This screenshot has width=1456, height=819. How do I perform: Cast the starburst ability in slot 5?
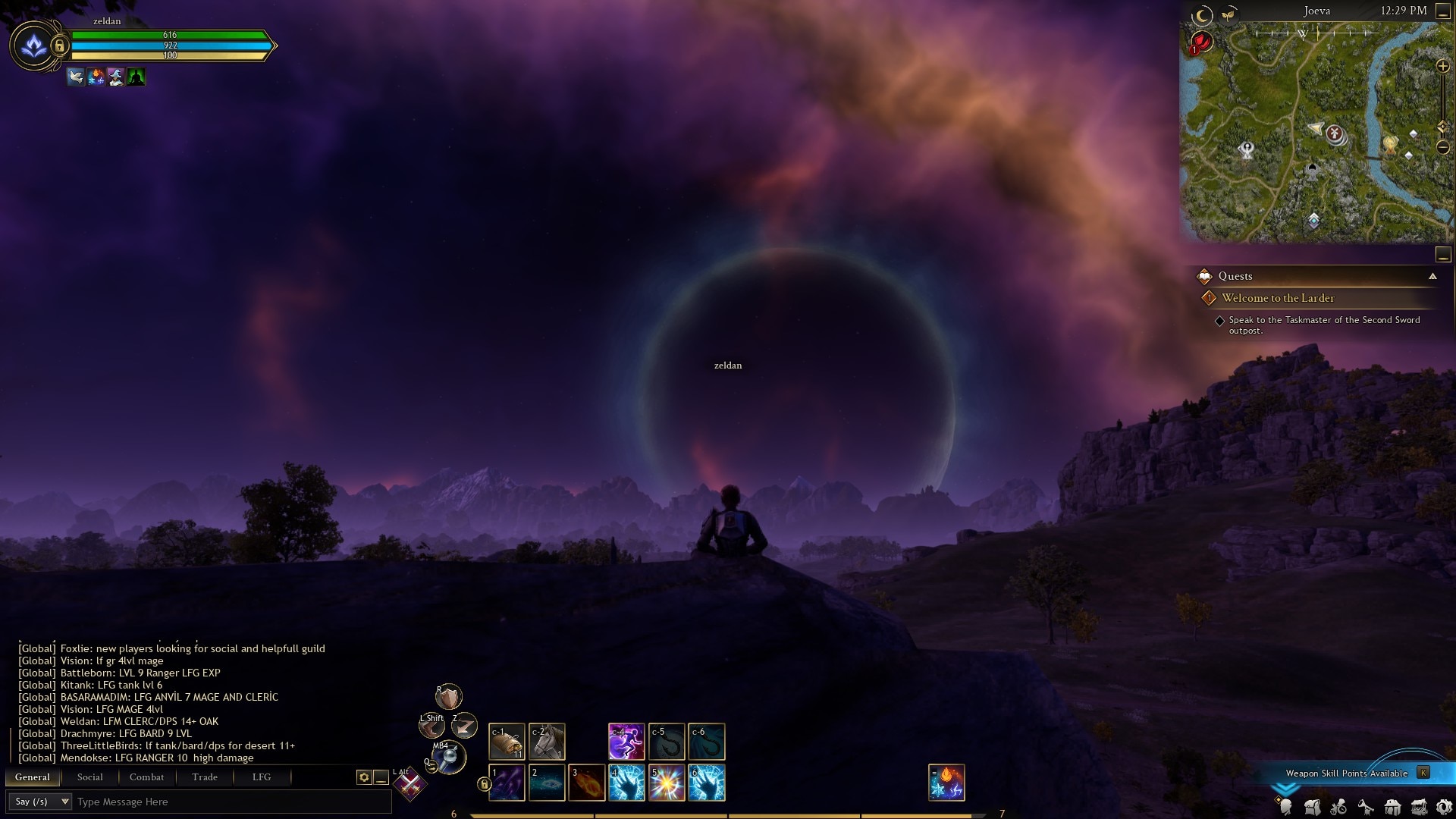tap(667, 783)
